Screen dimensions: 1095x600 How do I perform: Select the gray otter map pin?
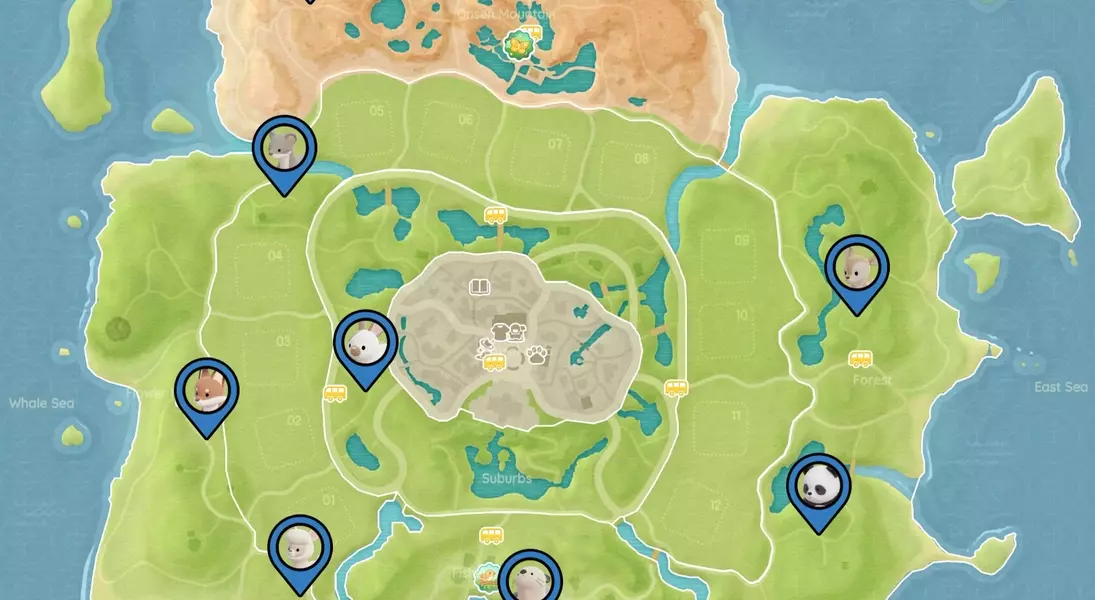click(529, 578)
